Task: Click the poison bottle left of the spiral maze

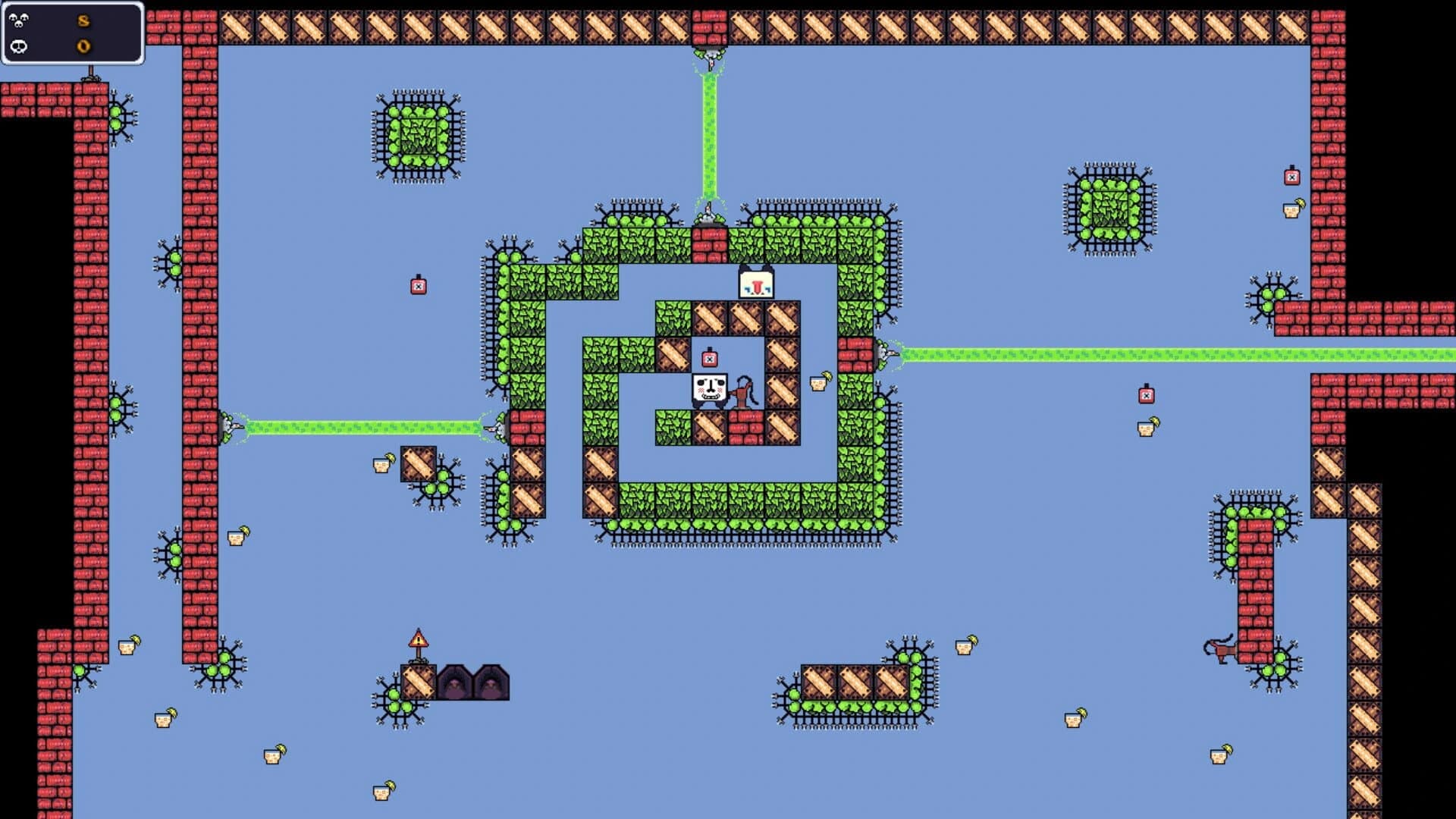Action: [417, 287]
